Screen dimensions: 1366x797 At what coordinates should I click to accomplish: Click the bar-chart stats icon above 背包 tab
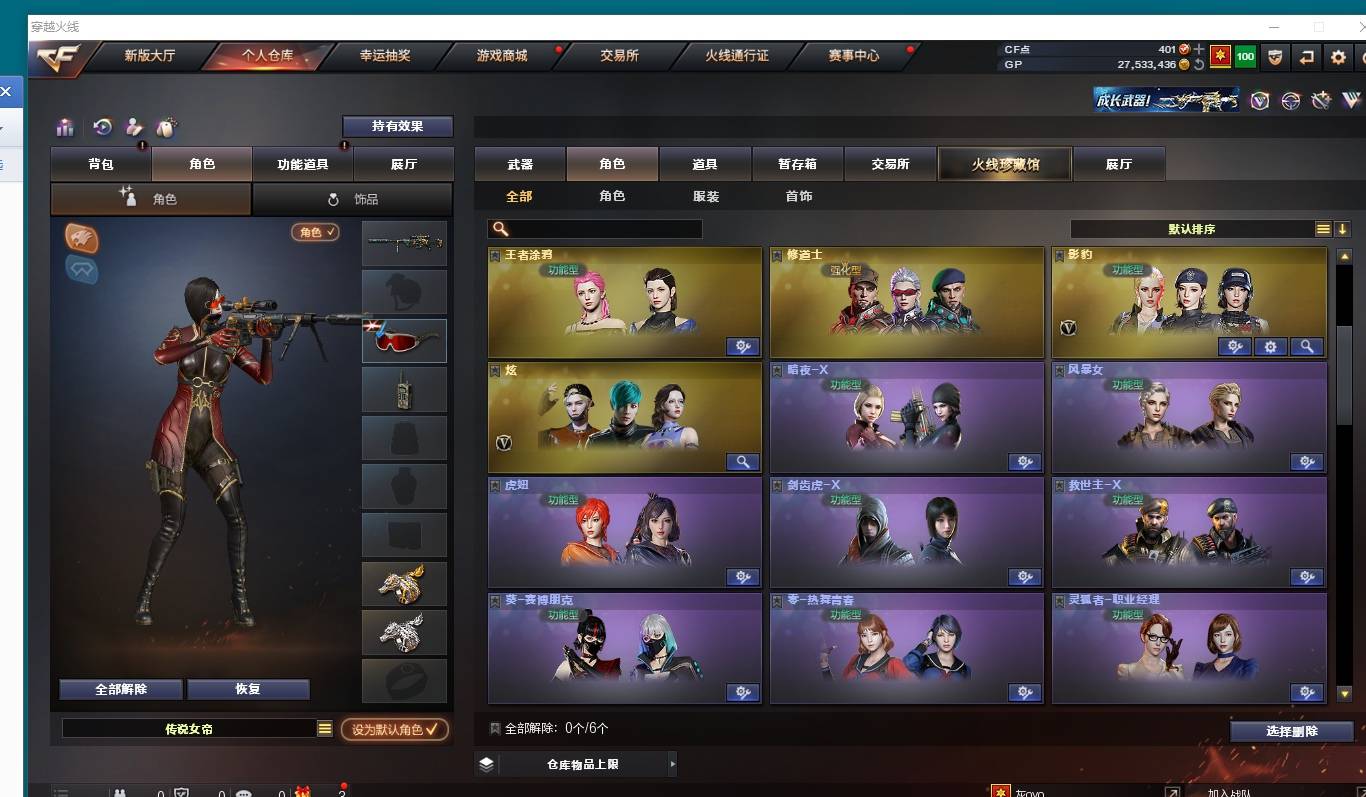tap(66, 127)
